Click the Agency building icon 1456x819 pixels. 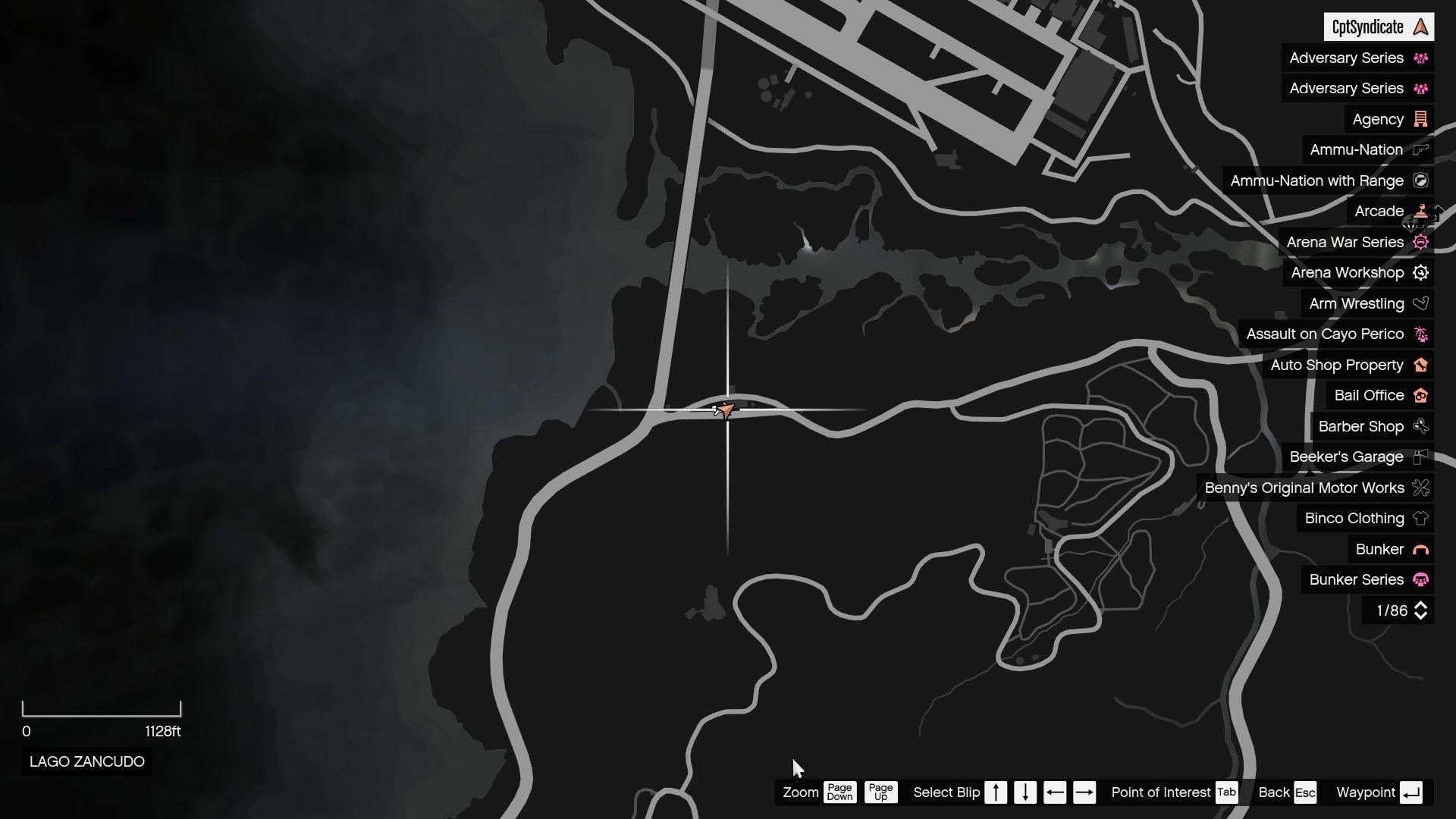tap(1419, 119)
